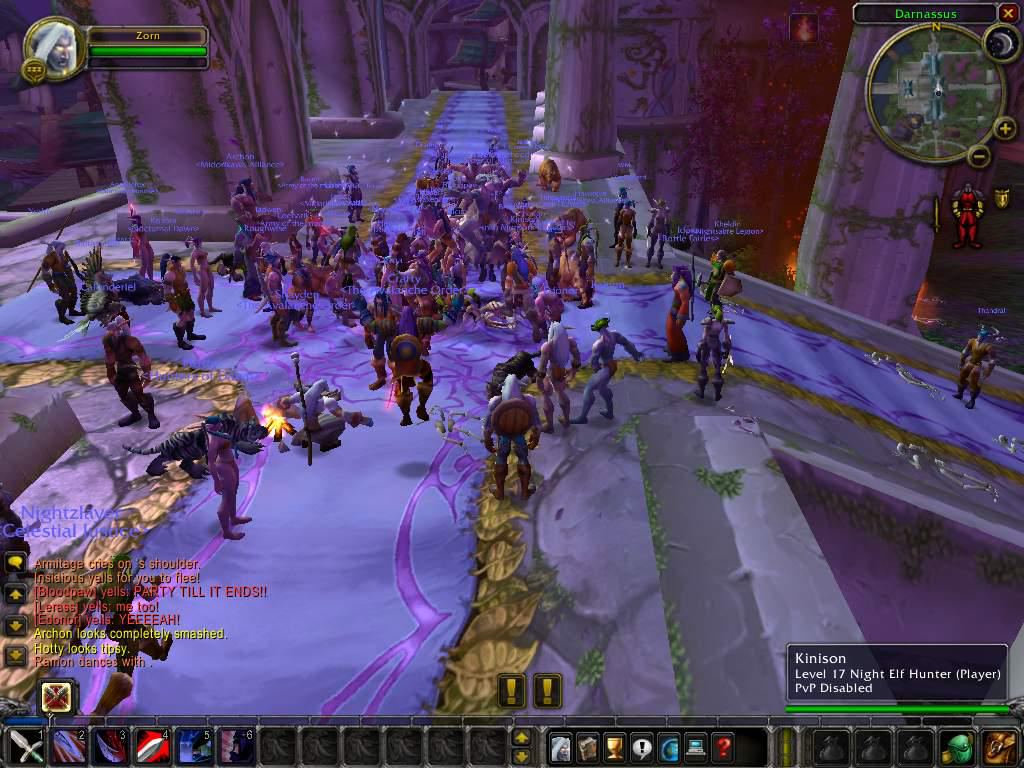Open the quest log chalice button
This screenshot has width=1024, height=768.
[x=616, y=746]
